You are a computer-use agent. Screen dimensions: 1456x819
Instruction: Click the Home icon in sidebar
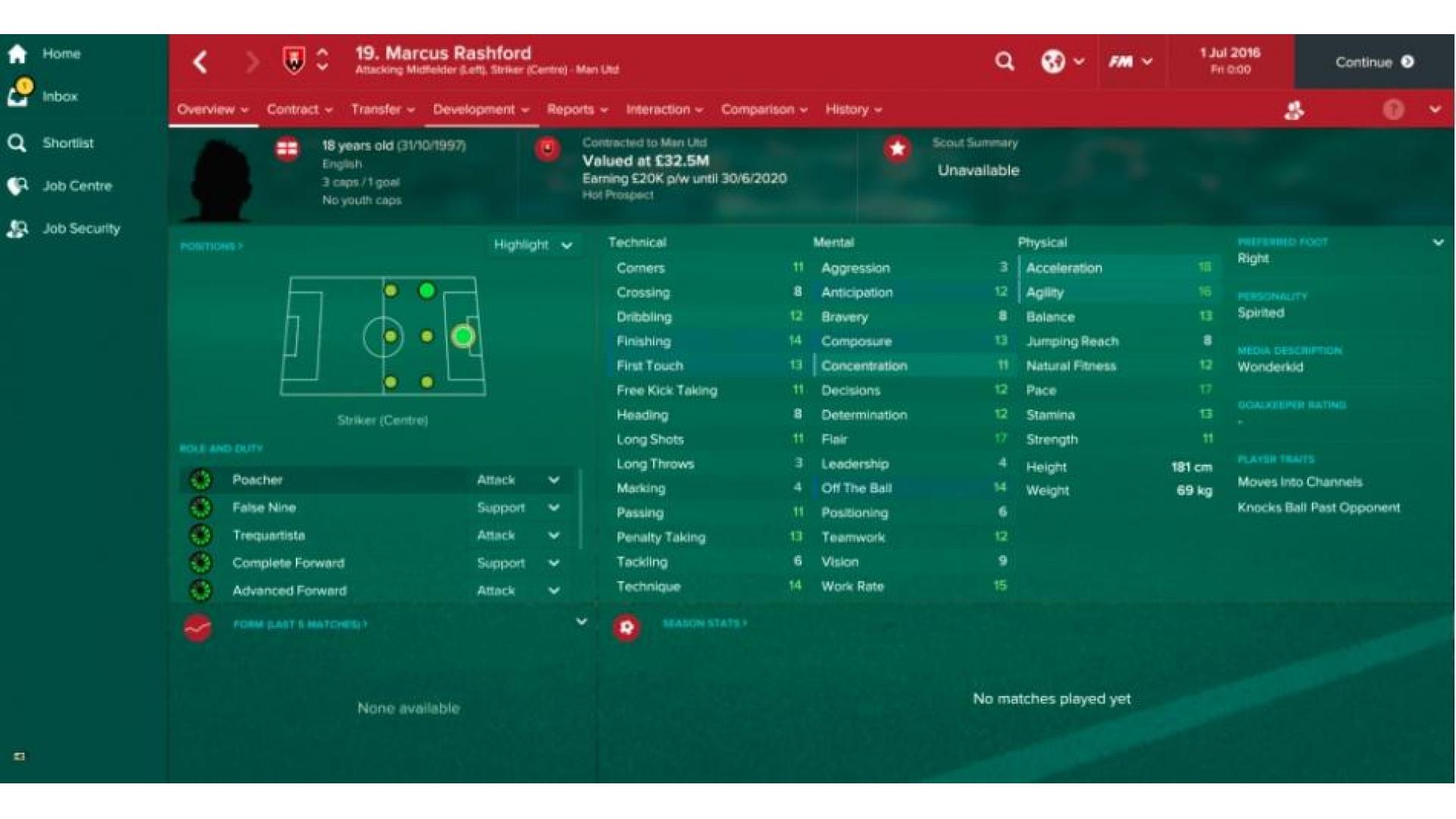pyautogui.click(x=19, y=53)
